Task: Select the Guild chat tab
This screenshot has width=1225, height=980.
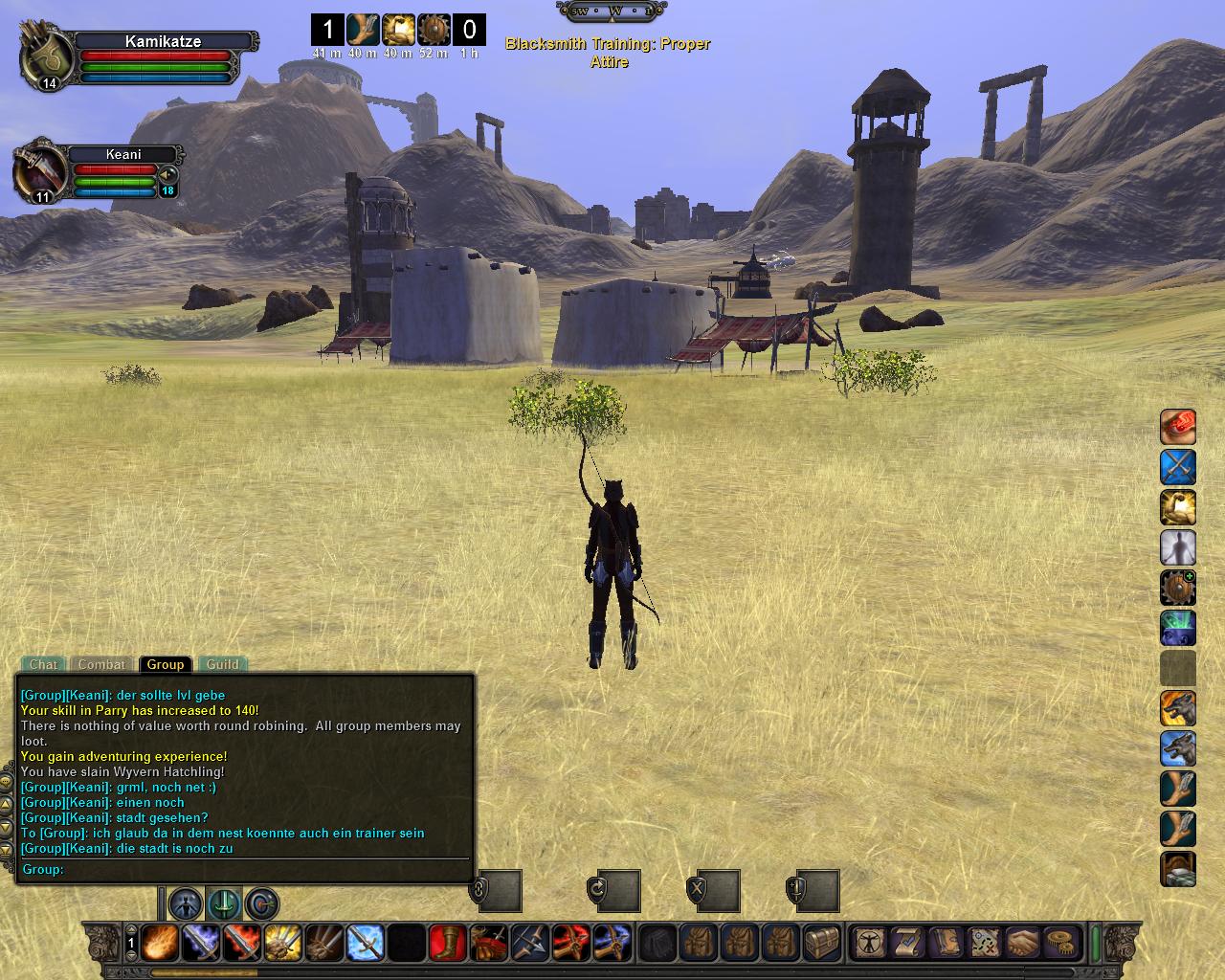Action: (x=223, y=664)
